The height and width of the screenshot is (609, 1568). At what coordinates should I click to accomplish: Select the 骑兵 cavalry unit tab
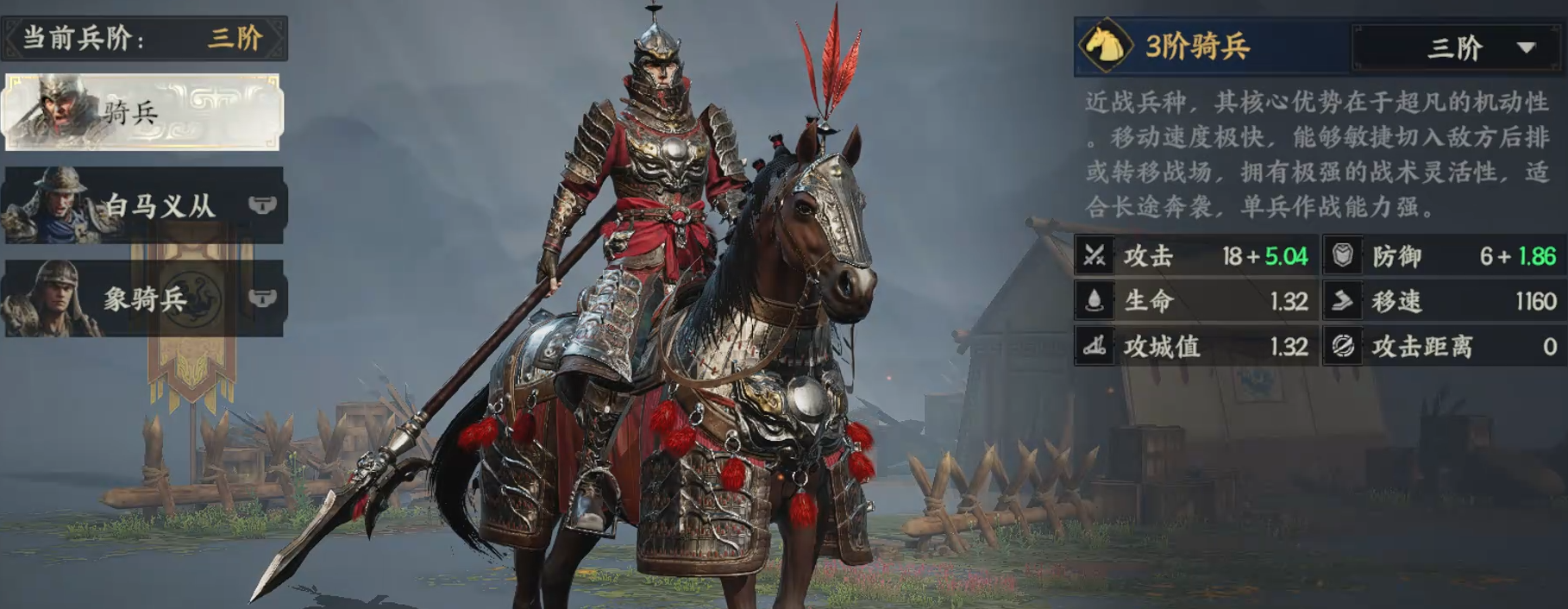143,113
